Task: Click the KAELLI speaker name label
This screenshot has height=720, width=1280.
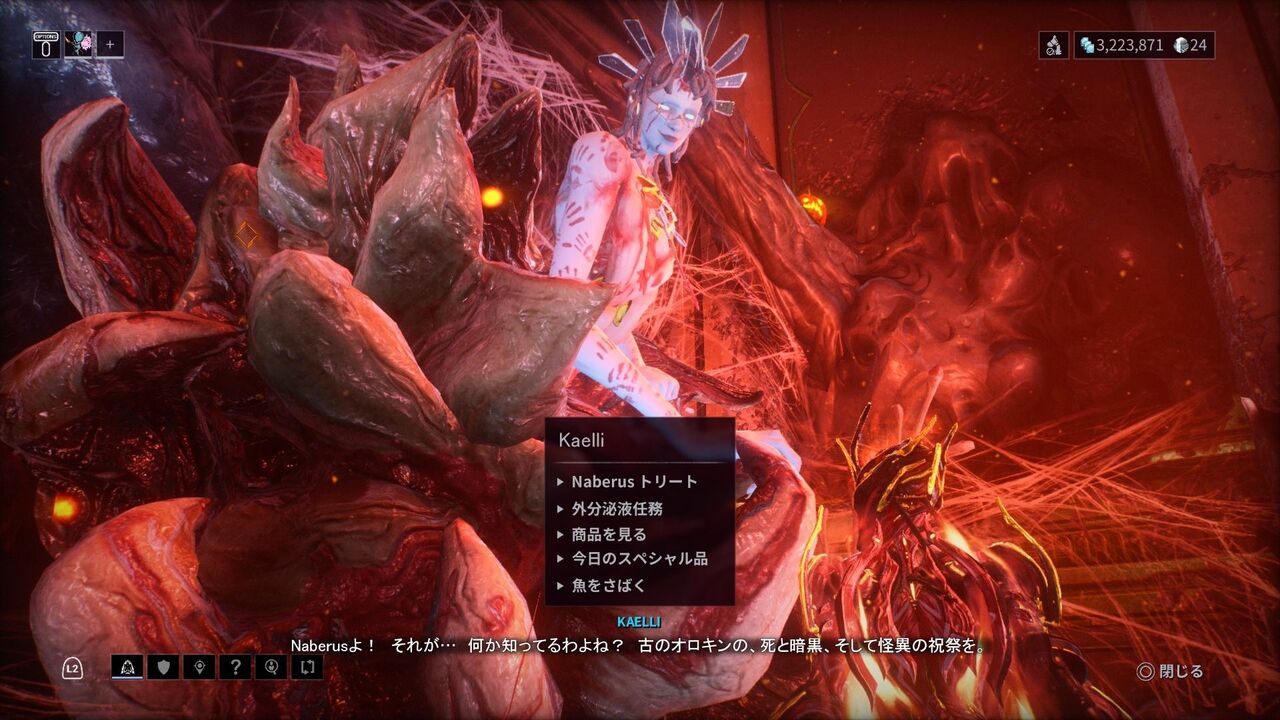Action: pos(640,621)
